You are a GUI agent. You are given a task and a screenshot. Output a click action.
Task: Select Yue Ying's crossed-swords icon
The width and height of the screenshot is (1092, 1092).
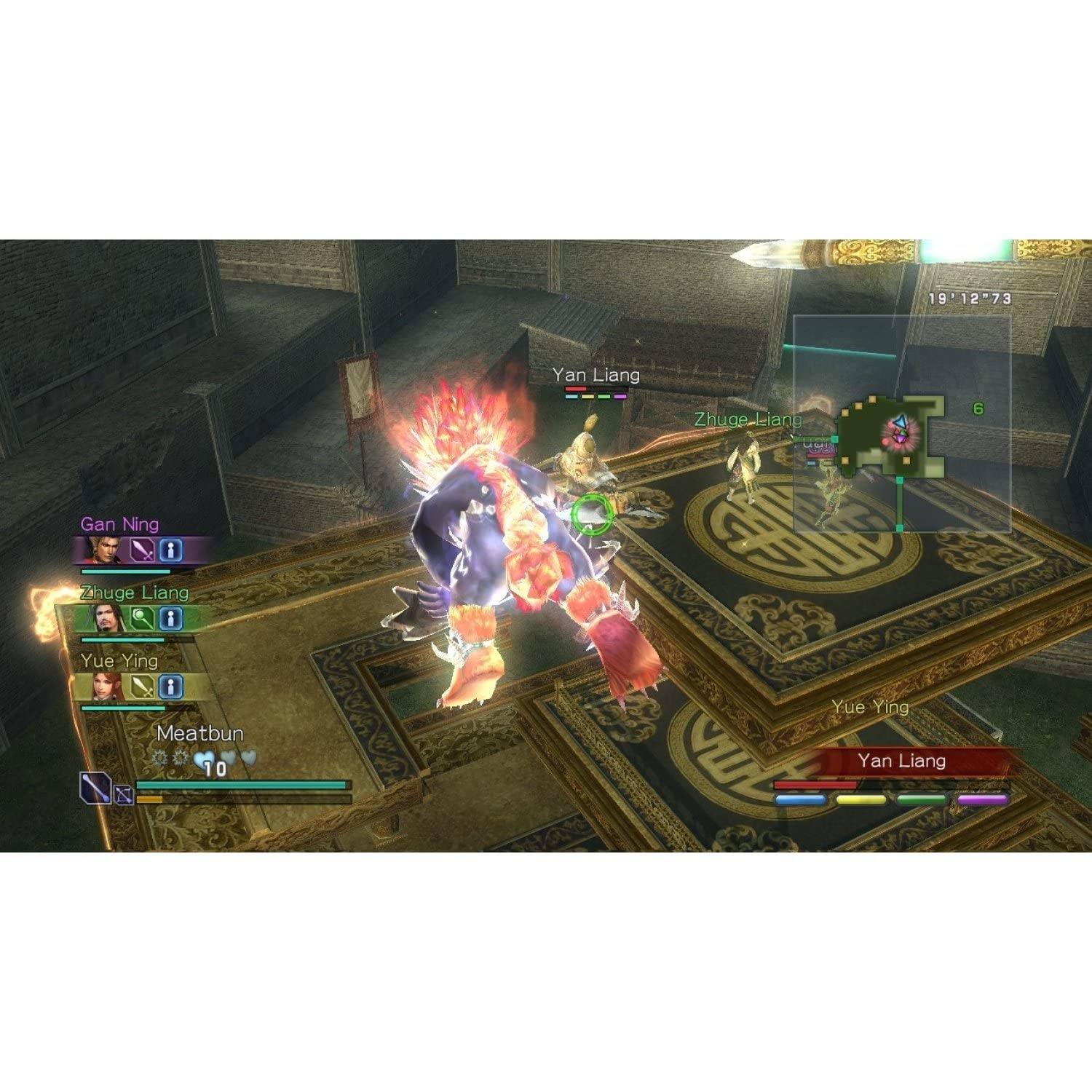point(142,687)
